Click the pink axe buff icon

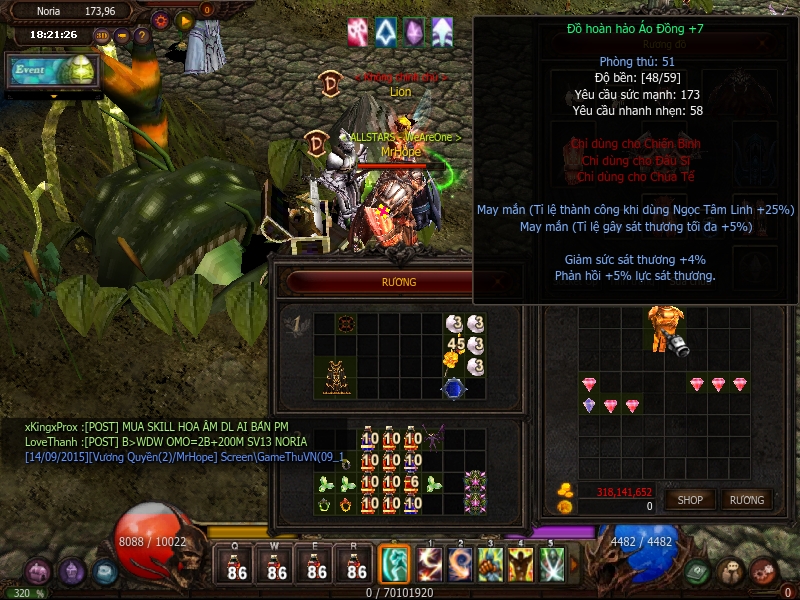coord(358,32)
